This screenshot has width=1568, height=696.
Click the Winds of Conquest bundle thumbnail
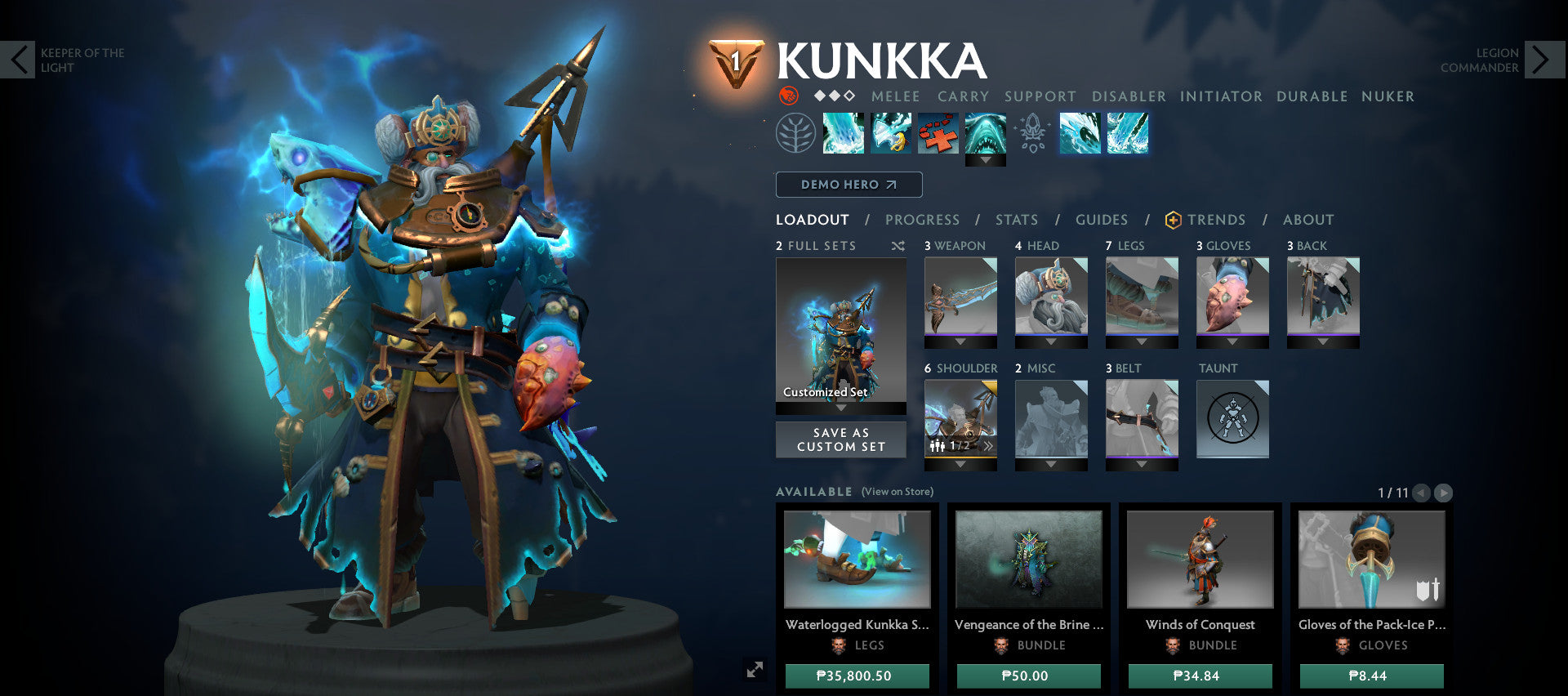[1199, 560]
